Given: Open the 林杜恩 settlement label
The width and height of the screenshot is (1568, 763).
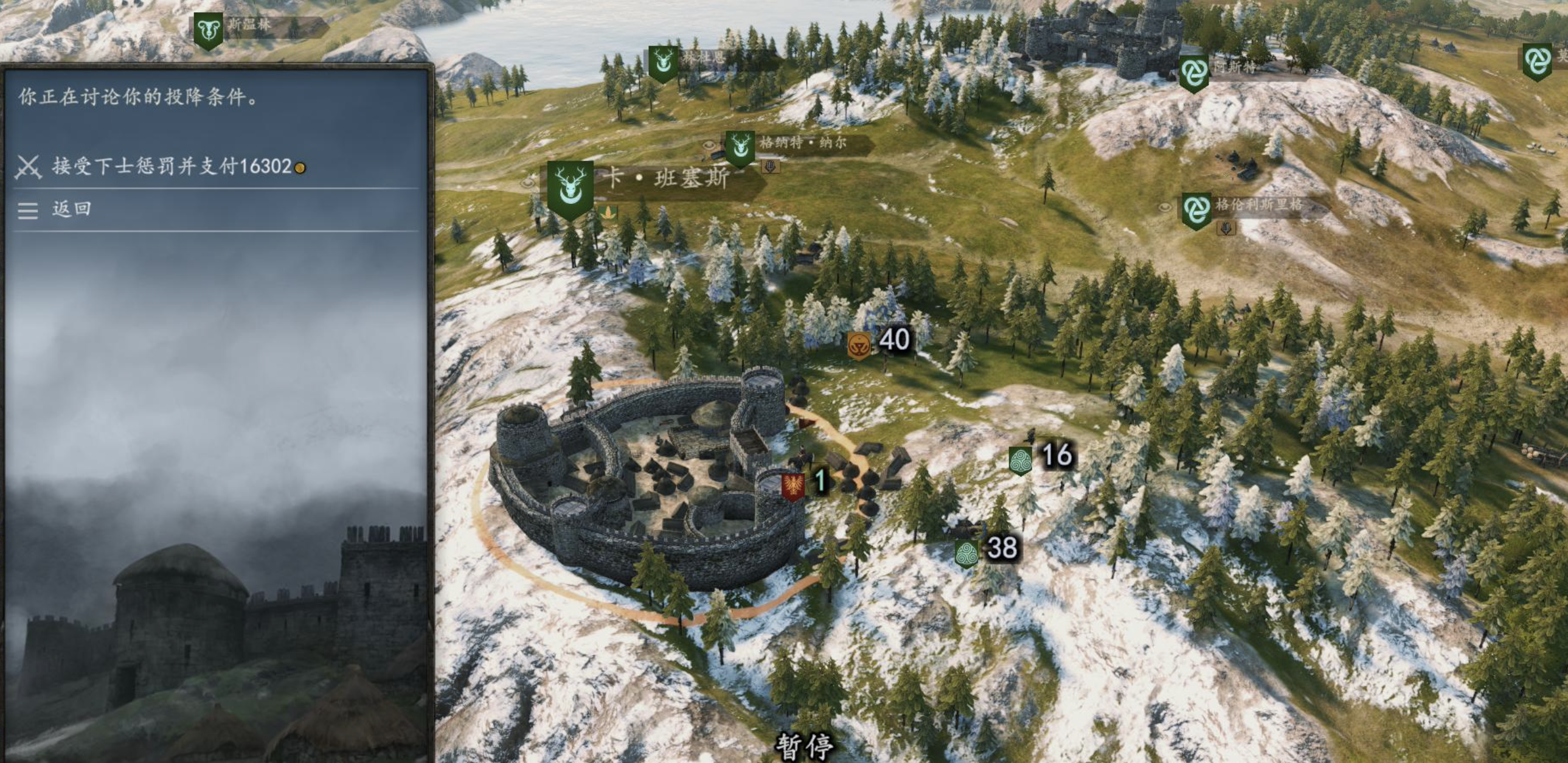Looking at the screenshot, I should click(x=703, y=58).
